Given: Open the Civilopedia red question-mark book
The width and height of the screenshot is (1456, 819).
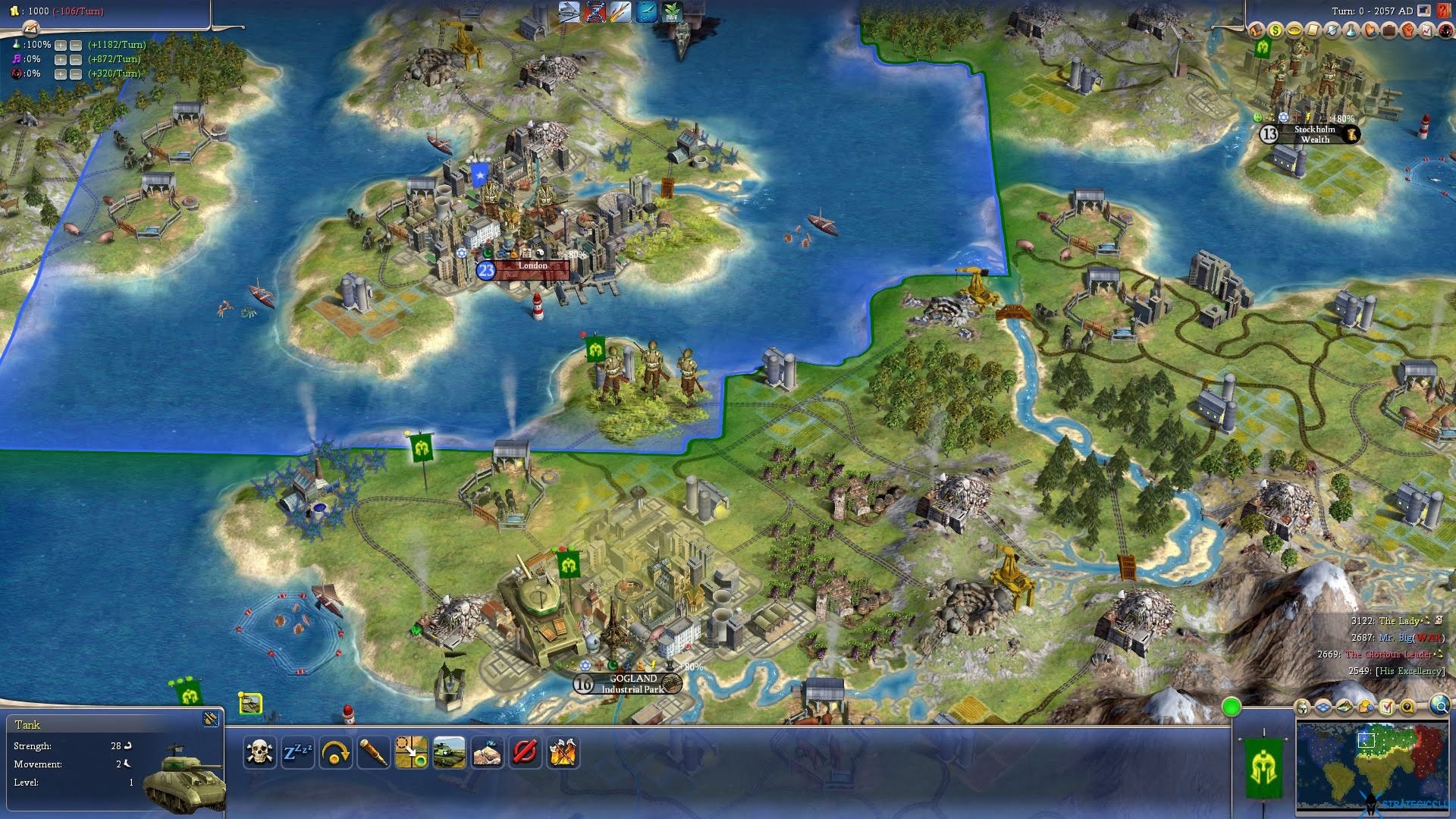Looking at the screenshot, I should 1443,11.
